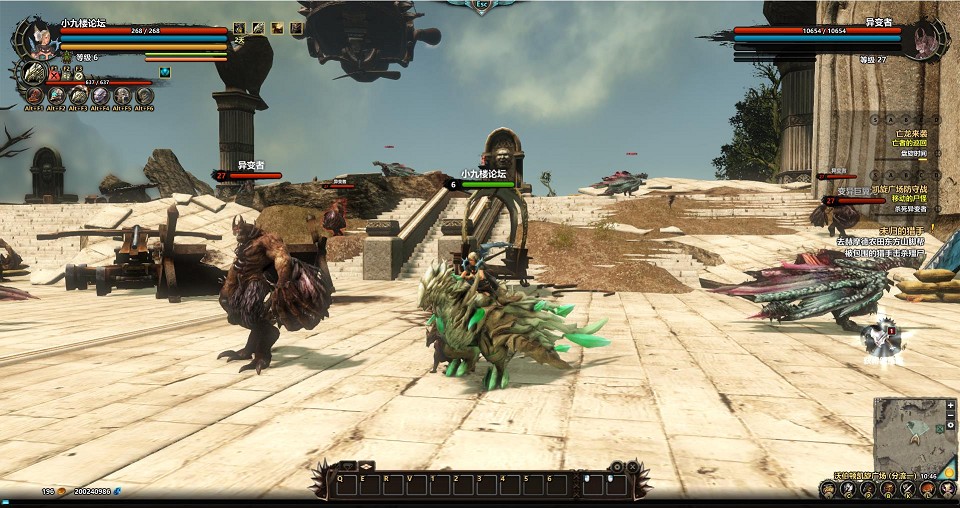Click the blue gem buff icon
Viewport: 960px width, 508px height.
tap(165, 72)
